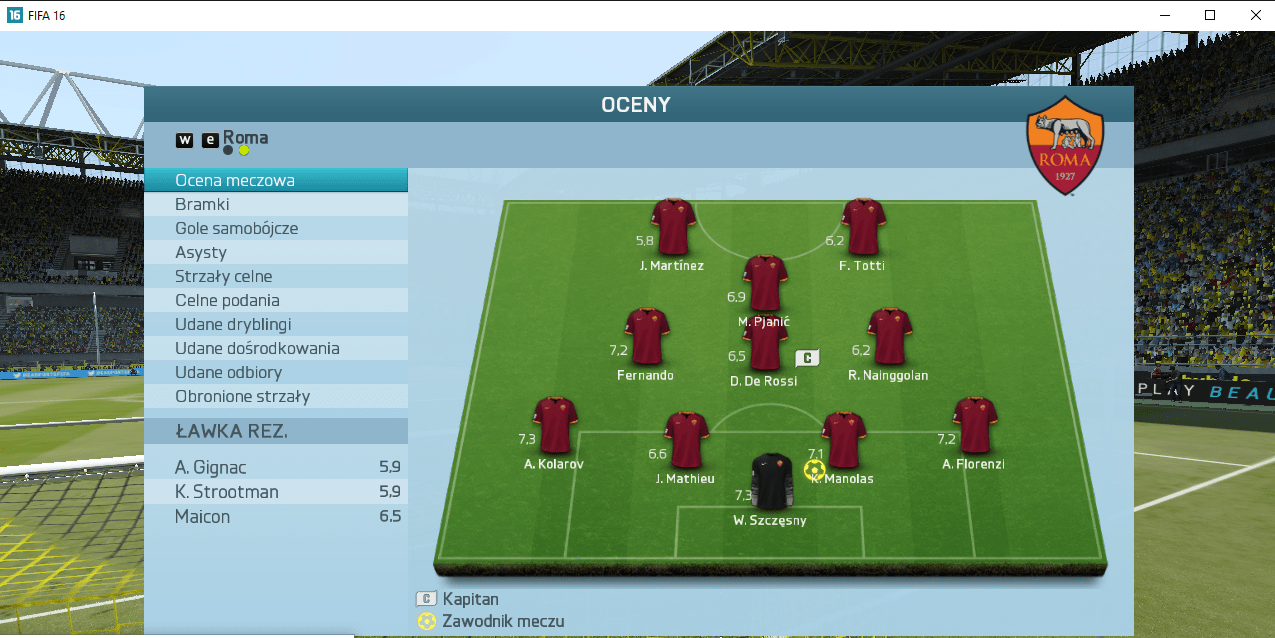1275x638 pixels.
Task: Select Obronione strzały category
Action: tap(275, 396)
